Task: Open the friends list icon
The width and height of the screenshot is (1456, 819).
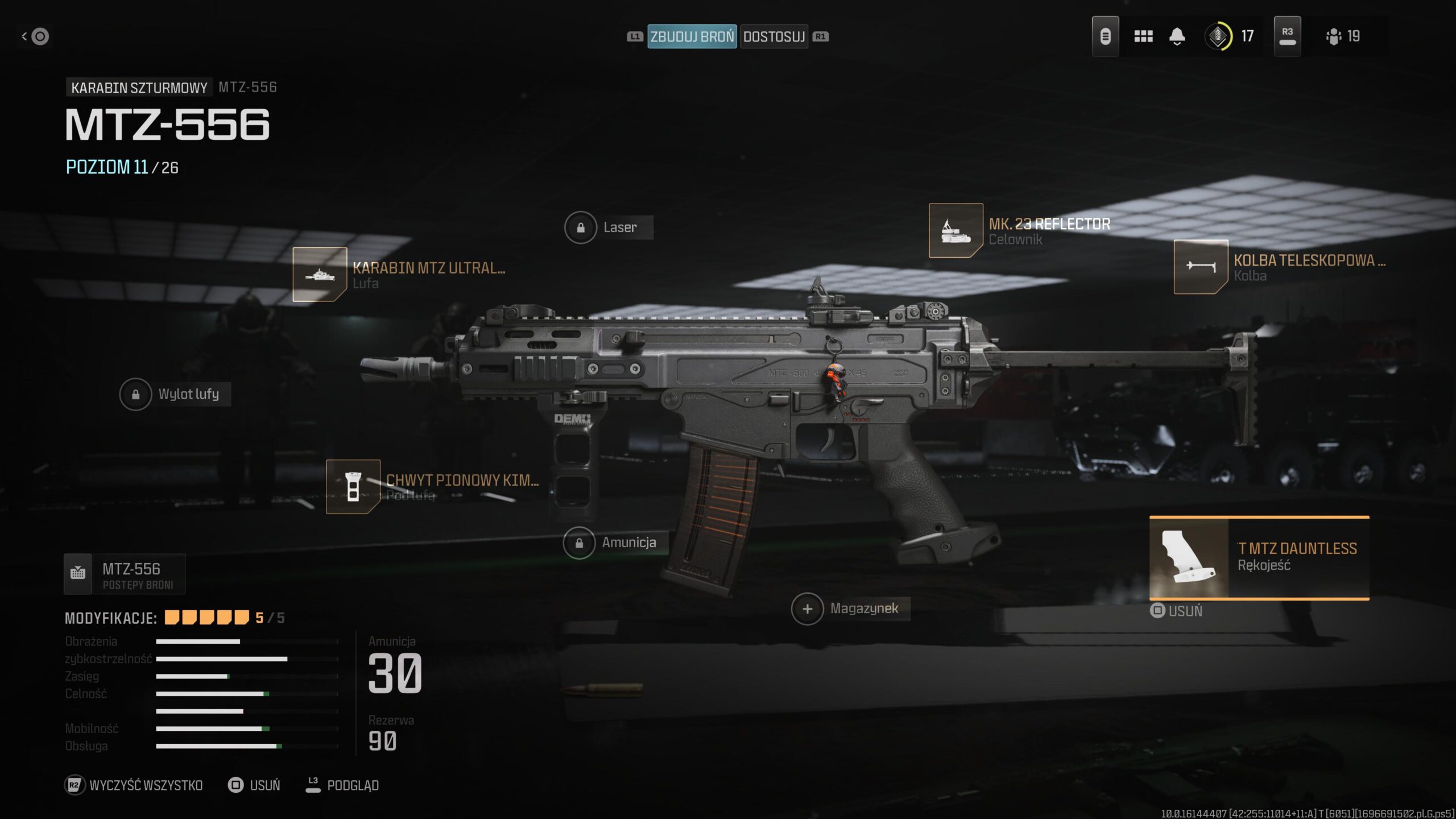Action: point(1343,36)
